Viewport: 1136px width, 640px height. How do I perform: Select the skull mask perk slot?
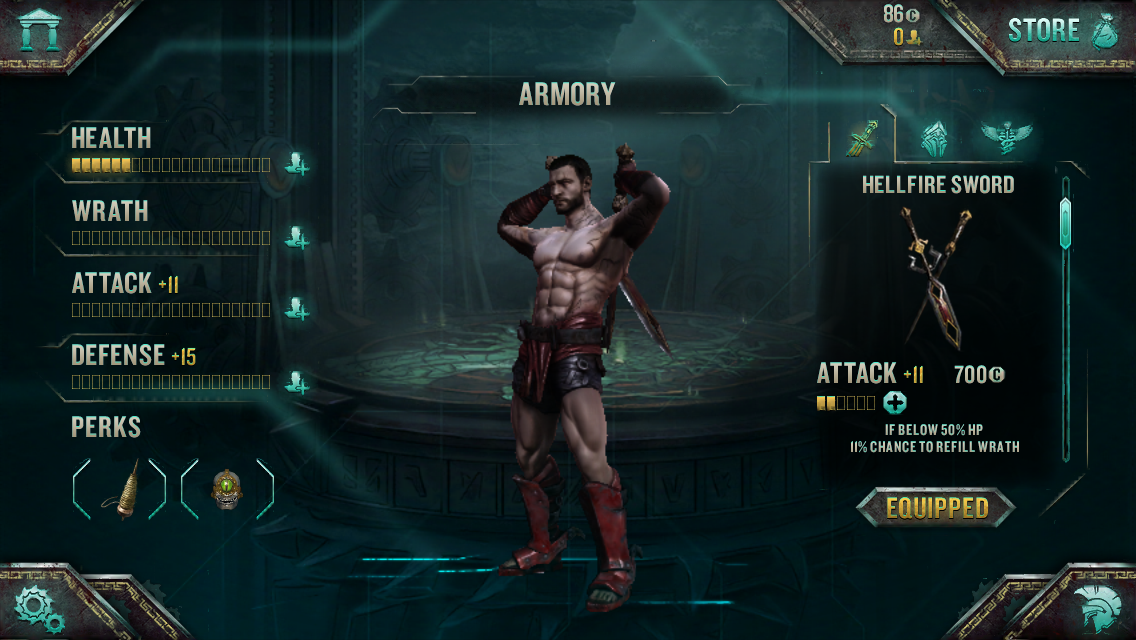(227, 489)
